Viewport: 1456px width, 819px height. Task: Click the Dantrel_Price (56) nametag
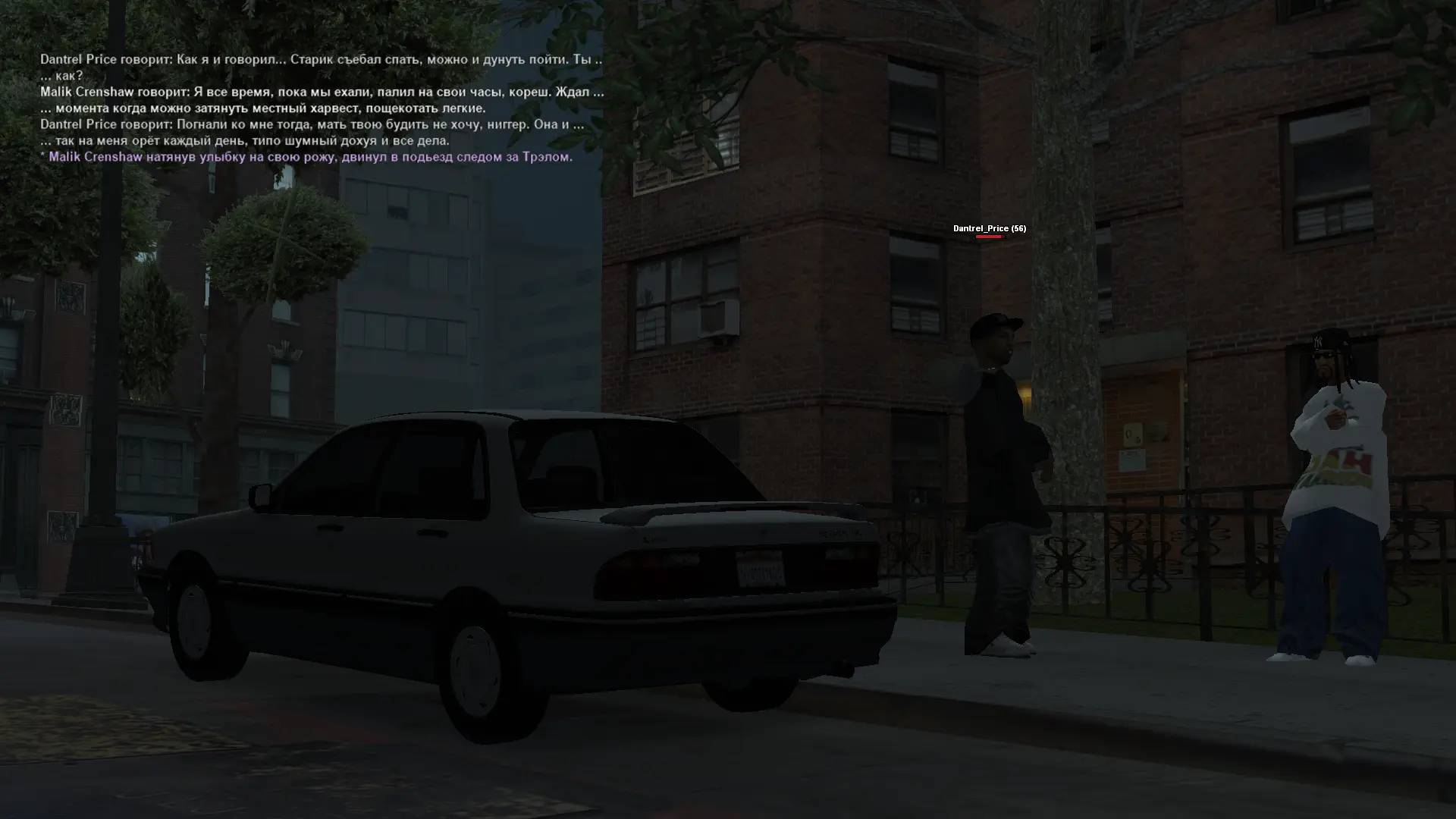click(988, 227)
